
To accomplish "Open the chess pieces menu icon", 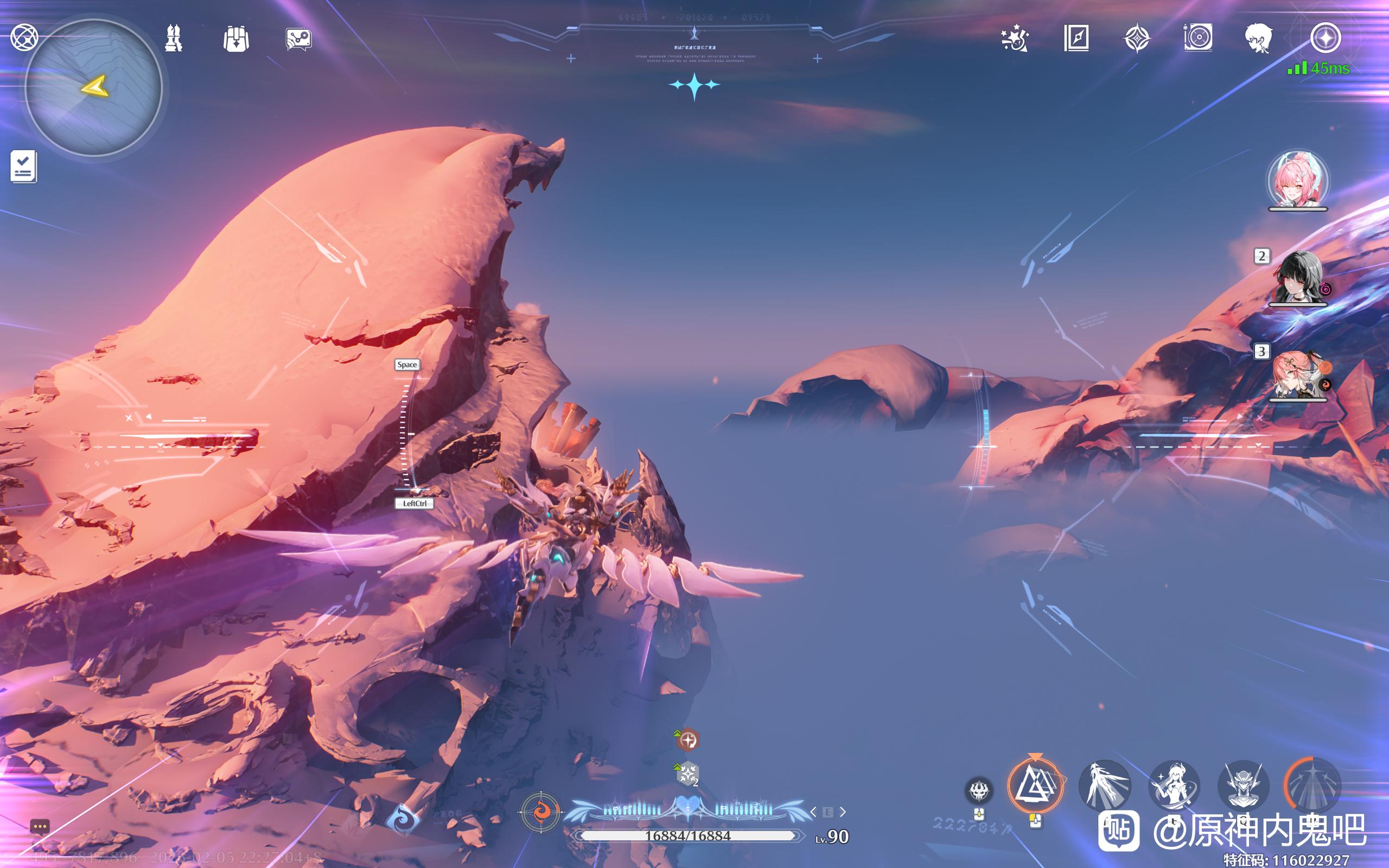I will 173,39.
